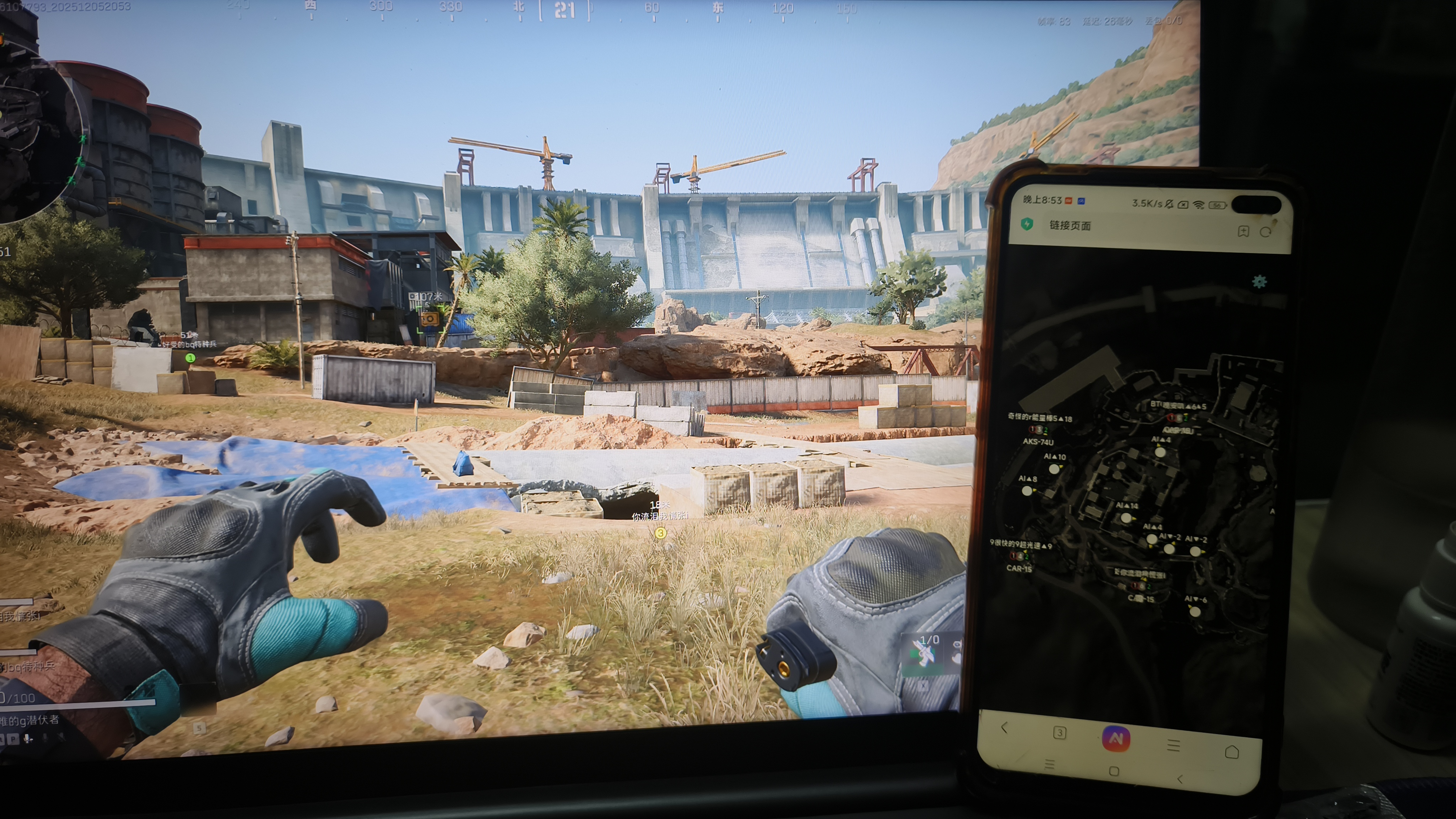Click the yellow teammate marker numbered 3
1456x819 pixels.
pyautogui.click(x=660, y=533)
